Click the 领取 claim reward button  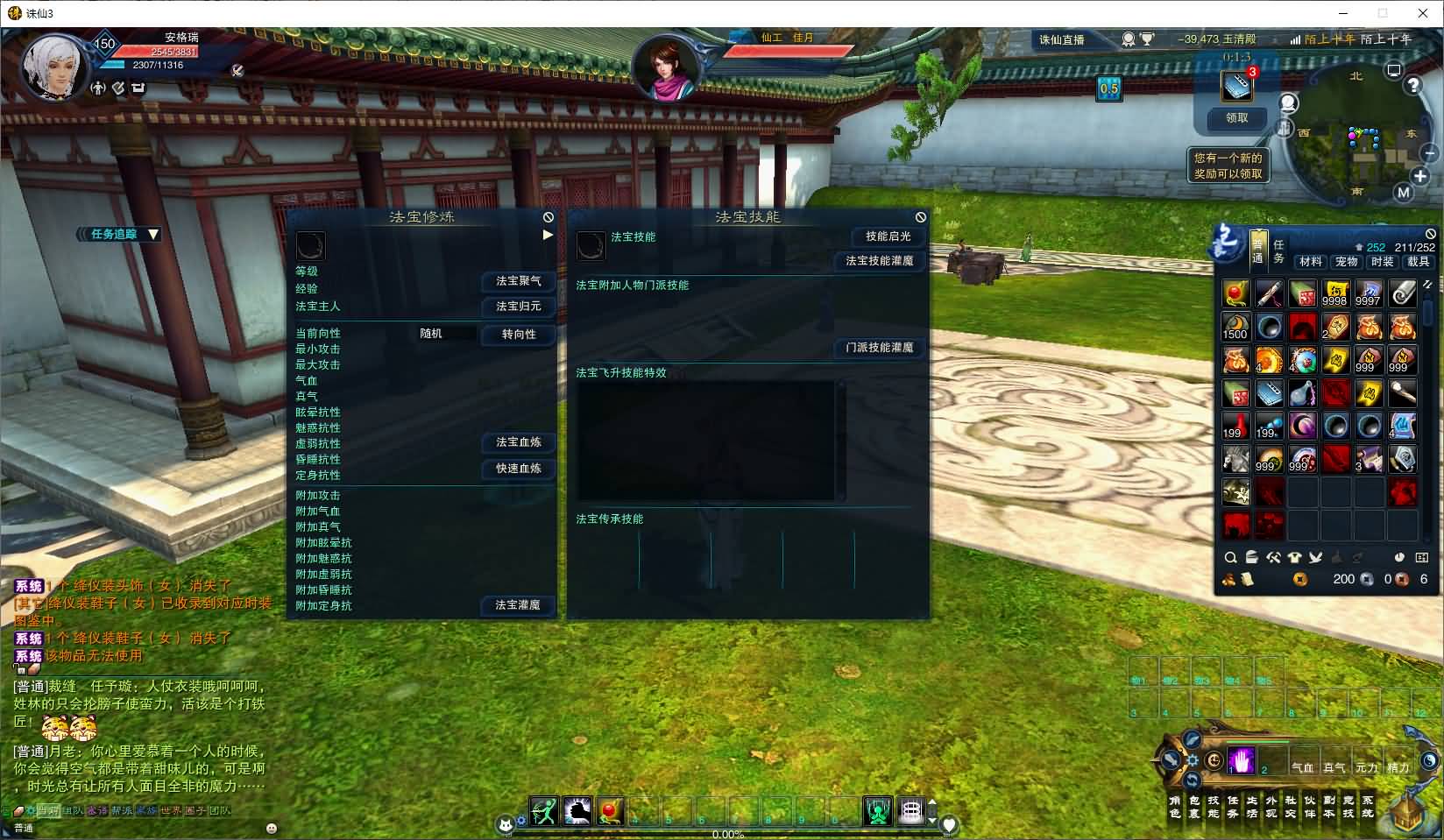point(1235,119)
